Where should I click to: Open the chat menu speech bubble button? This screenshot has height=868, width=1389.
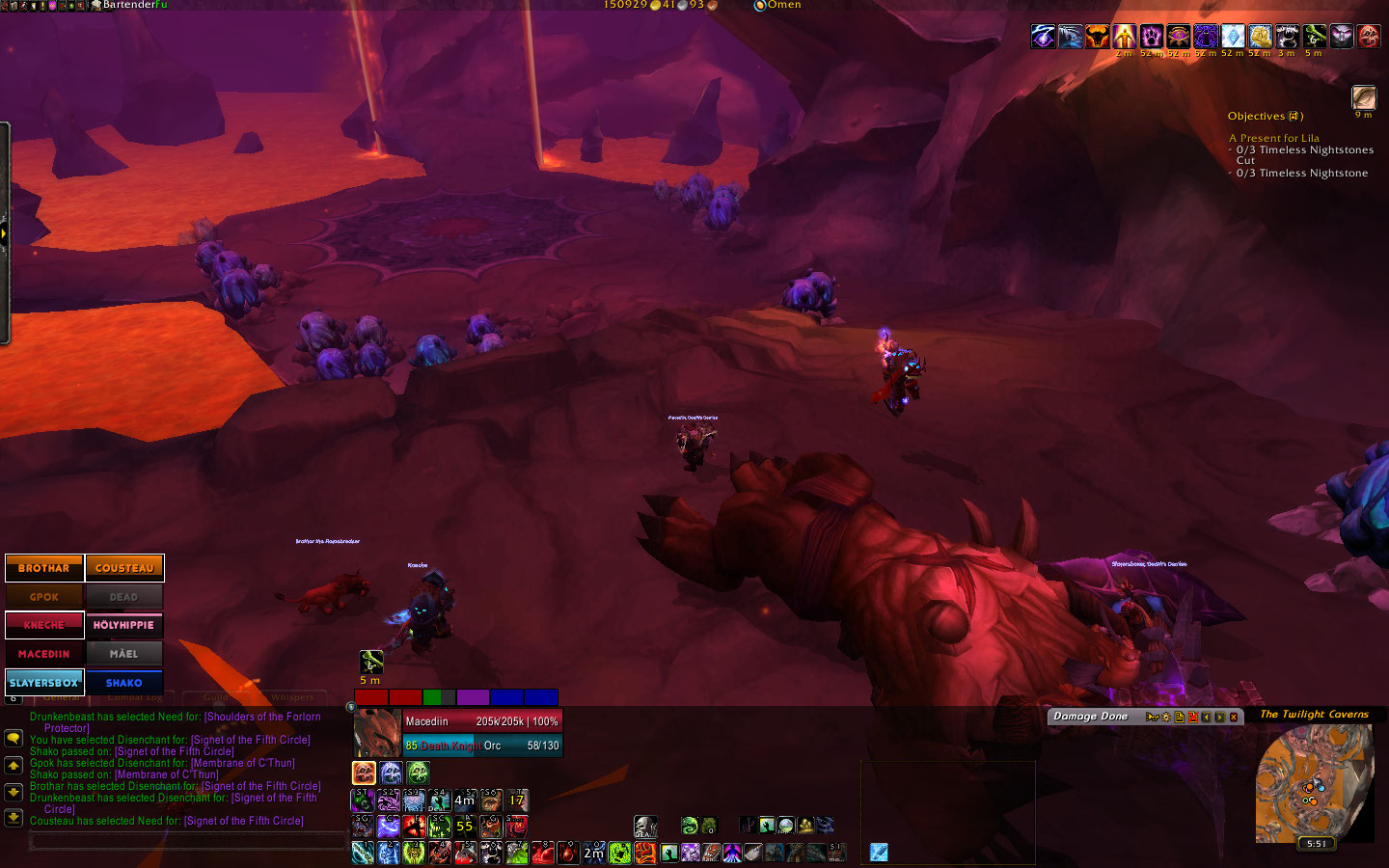point(14,738)
